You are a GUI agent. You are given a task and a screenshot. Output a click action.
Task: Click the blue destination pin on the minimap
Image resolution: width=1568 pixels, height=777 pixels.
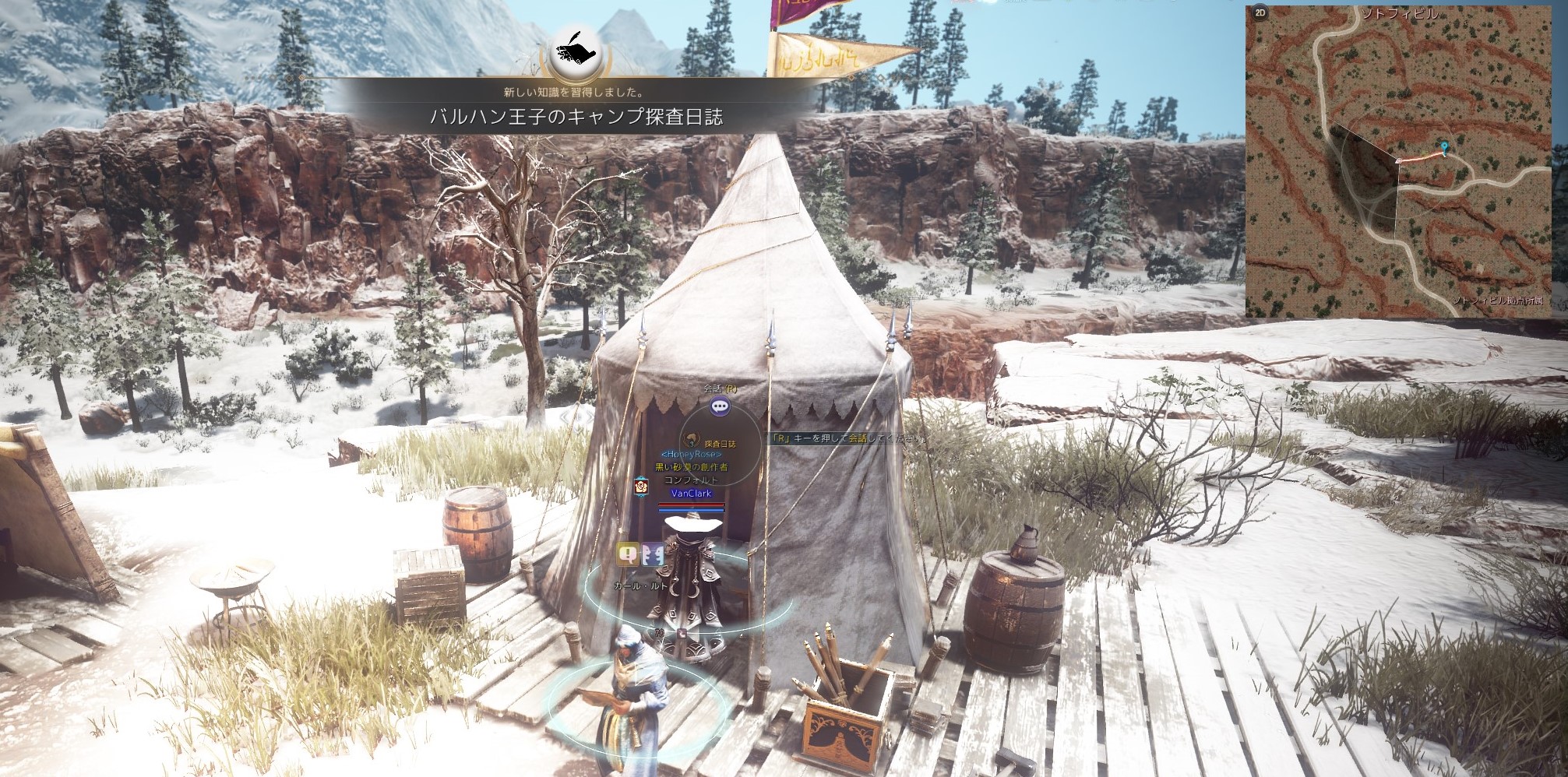tap(1445, 147)
